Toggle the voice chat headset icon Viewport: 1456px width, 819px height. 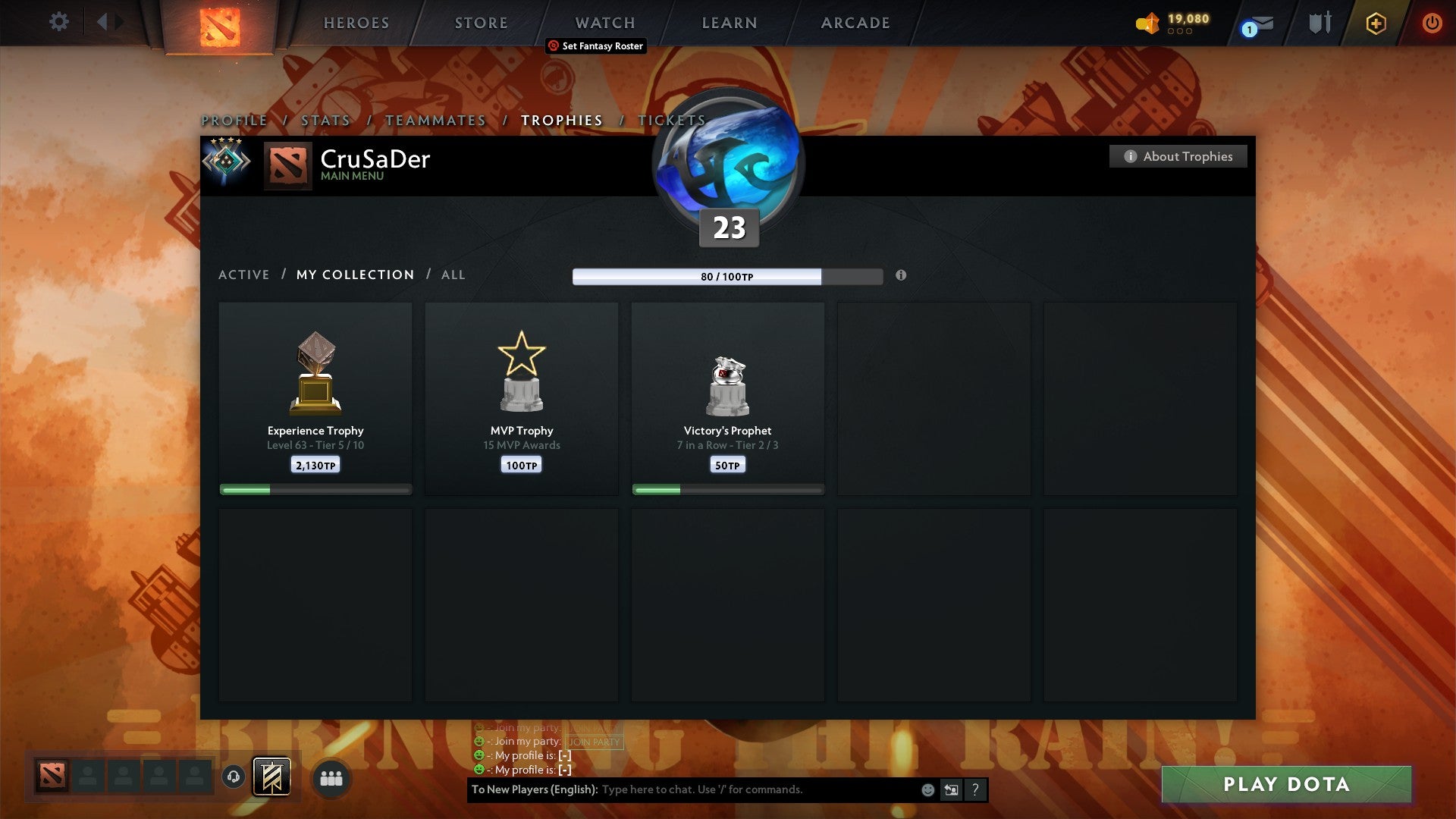click(233, 777)
